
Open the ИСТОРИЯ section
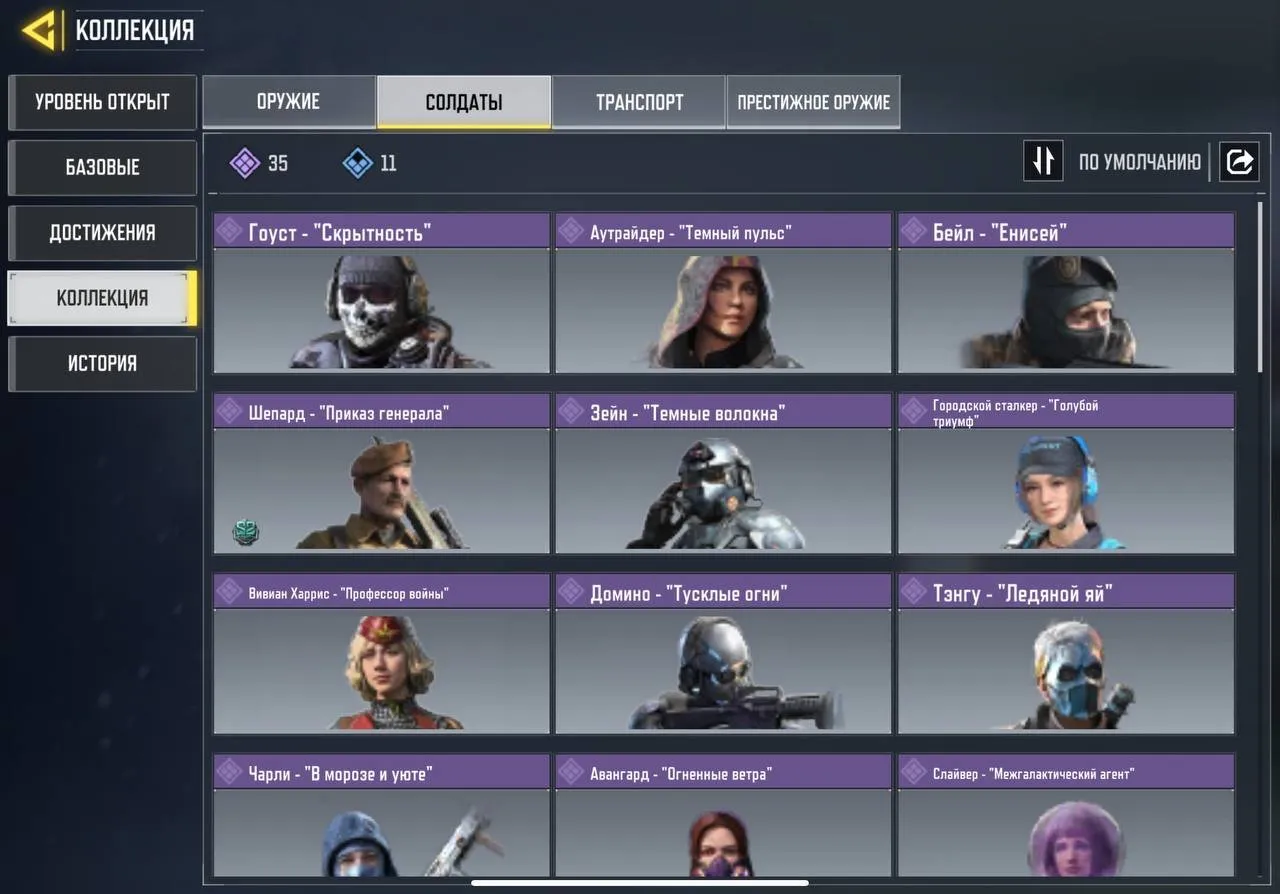click(101, 363)
